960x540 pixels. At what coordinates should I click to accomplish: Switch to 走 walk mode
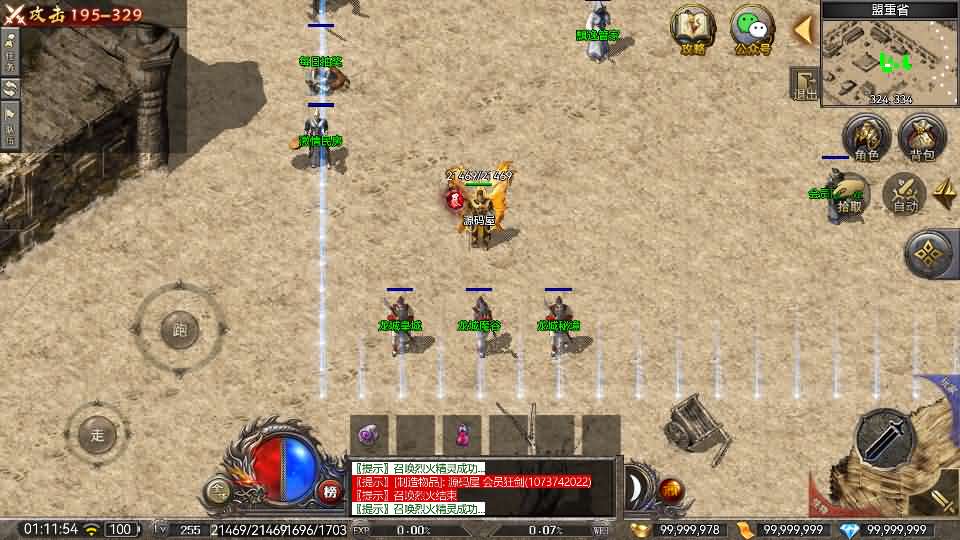coord(97,434)
